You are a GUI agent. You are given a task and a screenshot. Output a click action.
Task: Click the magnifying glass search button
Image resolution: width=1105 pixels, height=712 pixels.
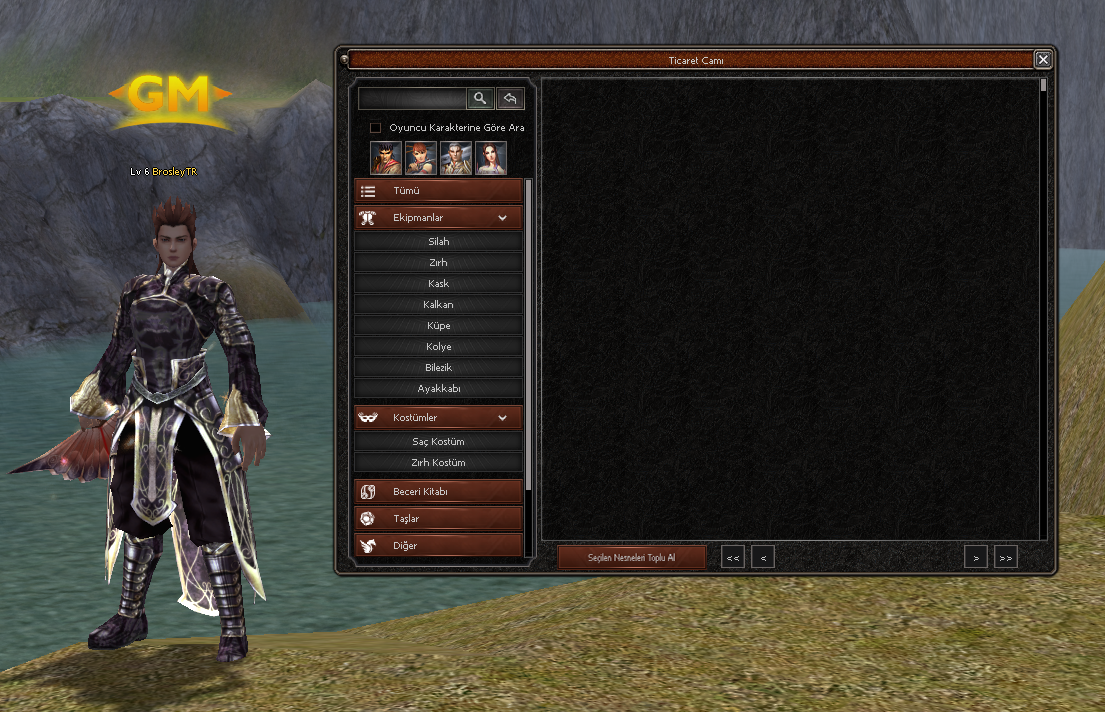[x=481, y=98]
